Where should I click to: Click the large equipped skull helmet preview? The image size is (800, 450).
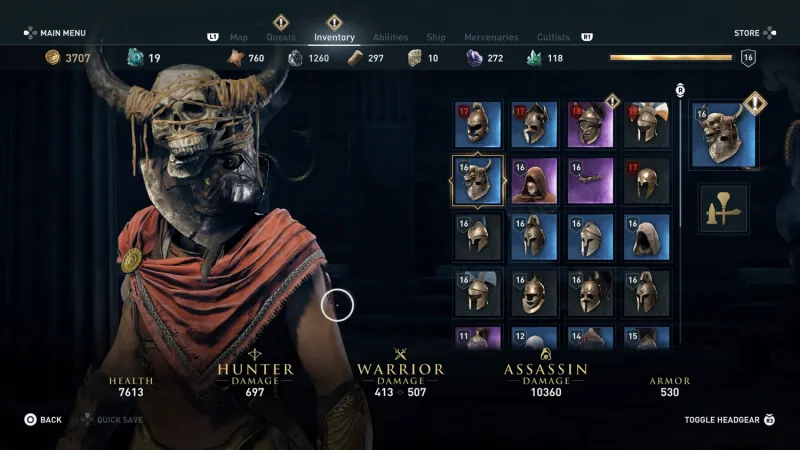(x=724, y=135)
